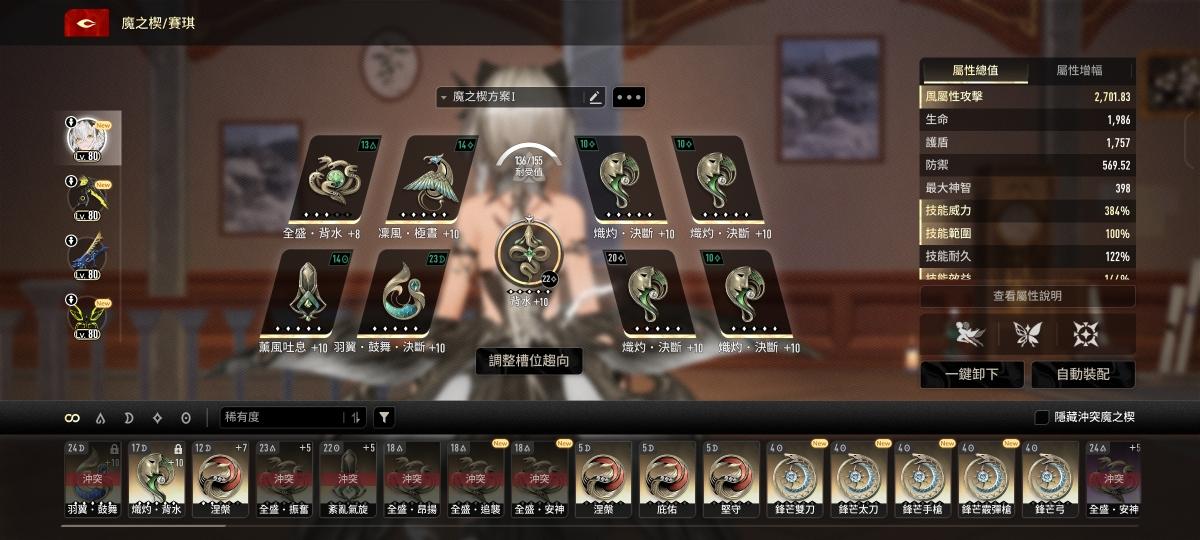The image size is (1200, 540).
Task: Open 查看屬性說明 attribute explanation
Action: pyautogui.click(x=1027, y=296)
